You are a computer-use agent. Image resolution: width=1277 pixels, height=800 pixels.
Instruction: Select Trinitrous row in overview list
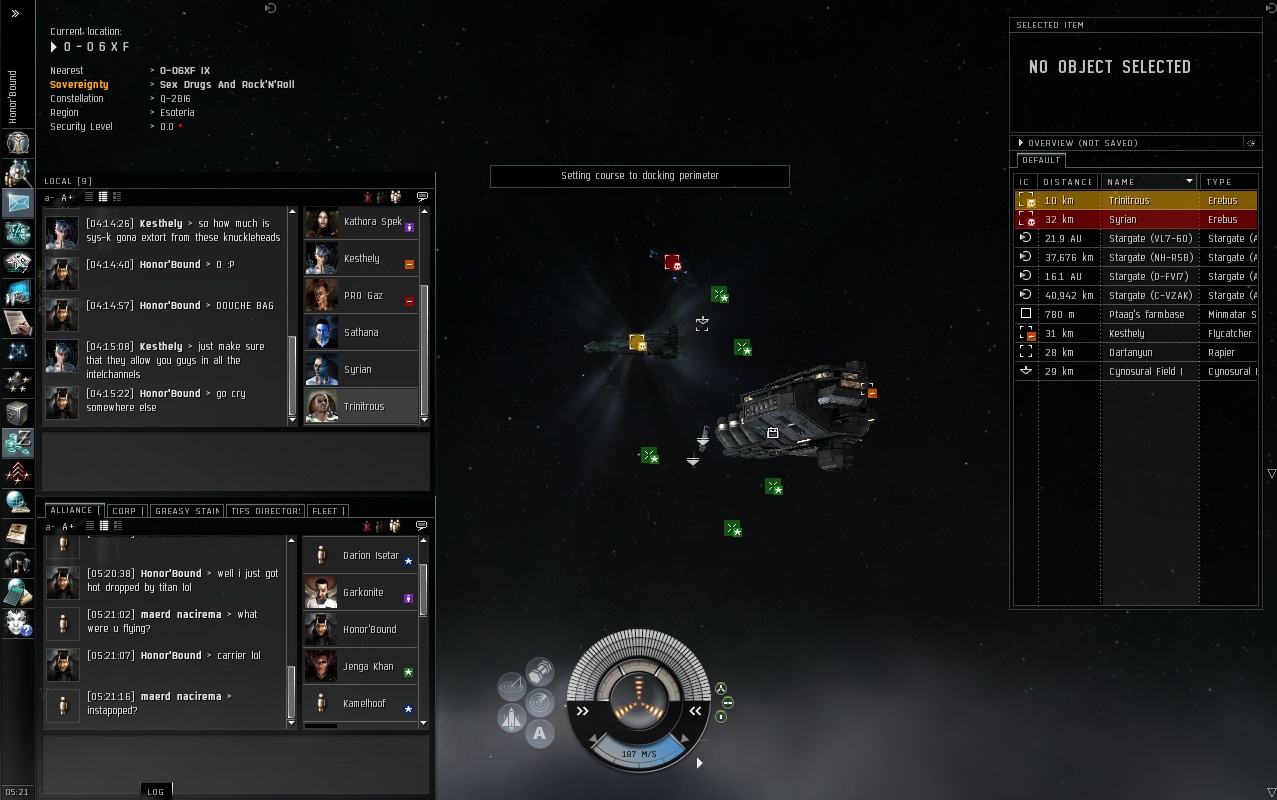click(1128, 201)
